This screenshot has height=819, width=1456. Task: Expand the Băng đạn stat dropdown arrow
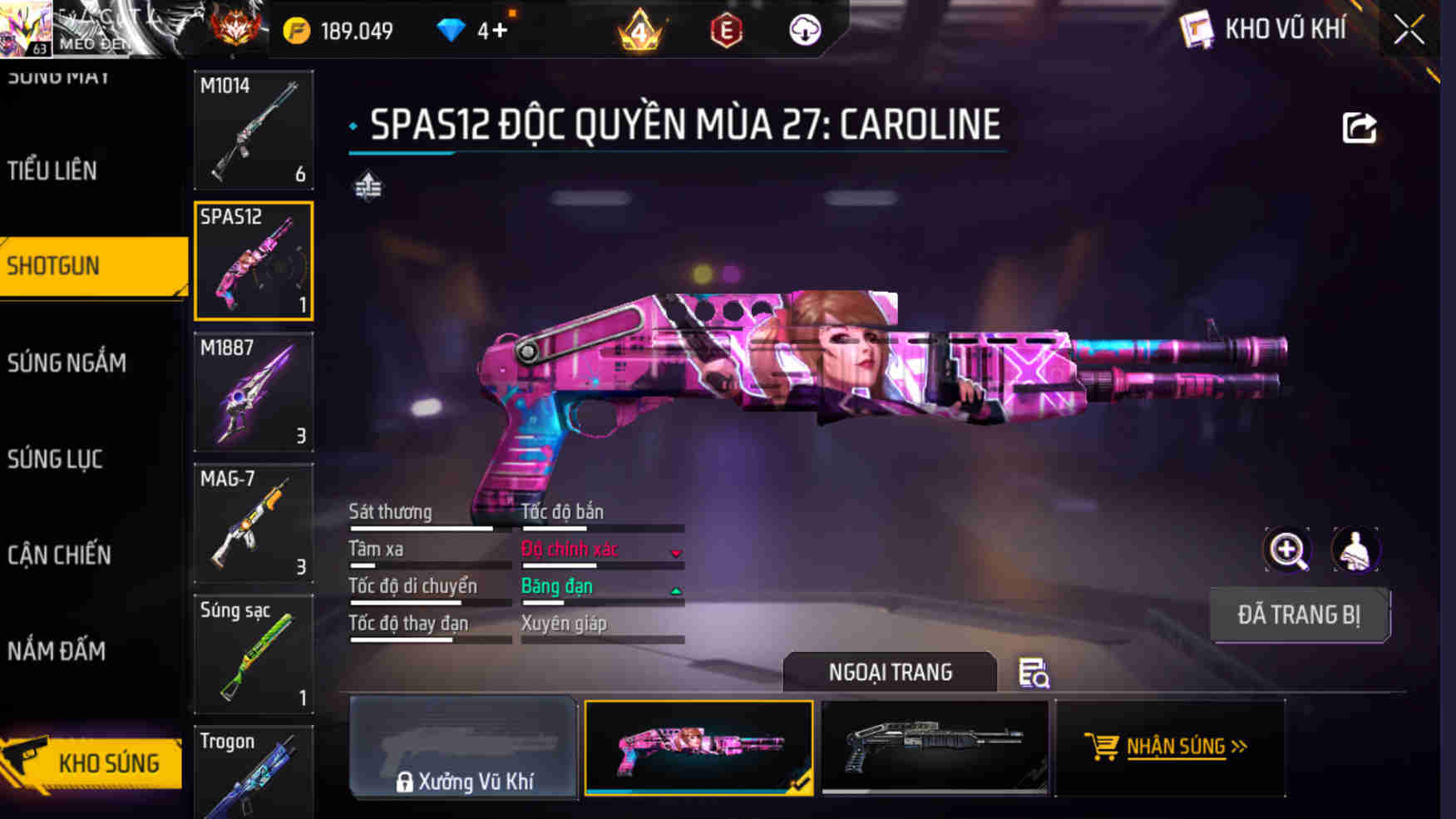tap(677, 592)
